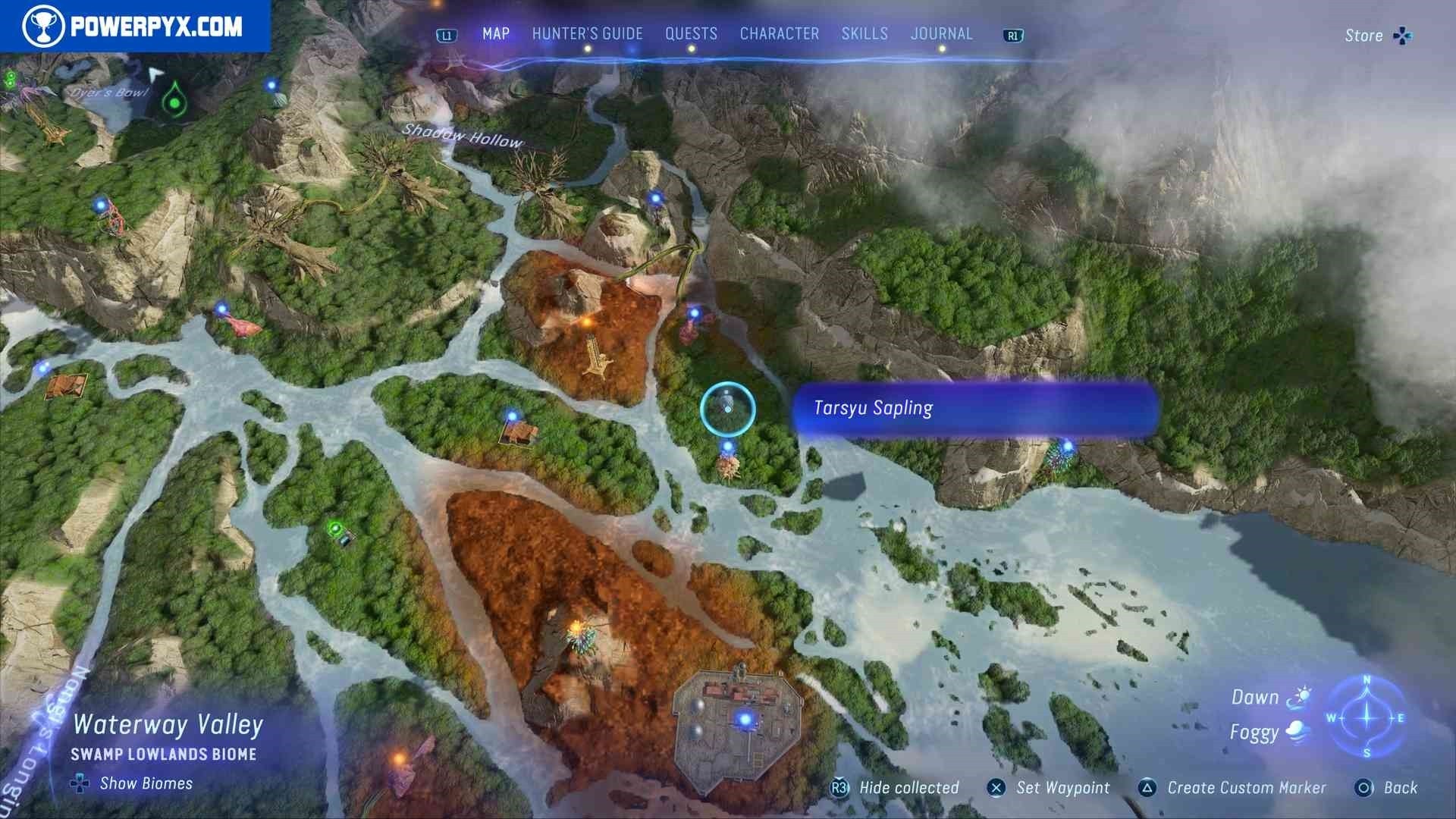Click the Map tab
The image size is (1456, 819).
point(496,34)
